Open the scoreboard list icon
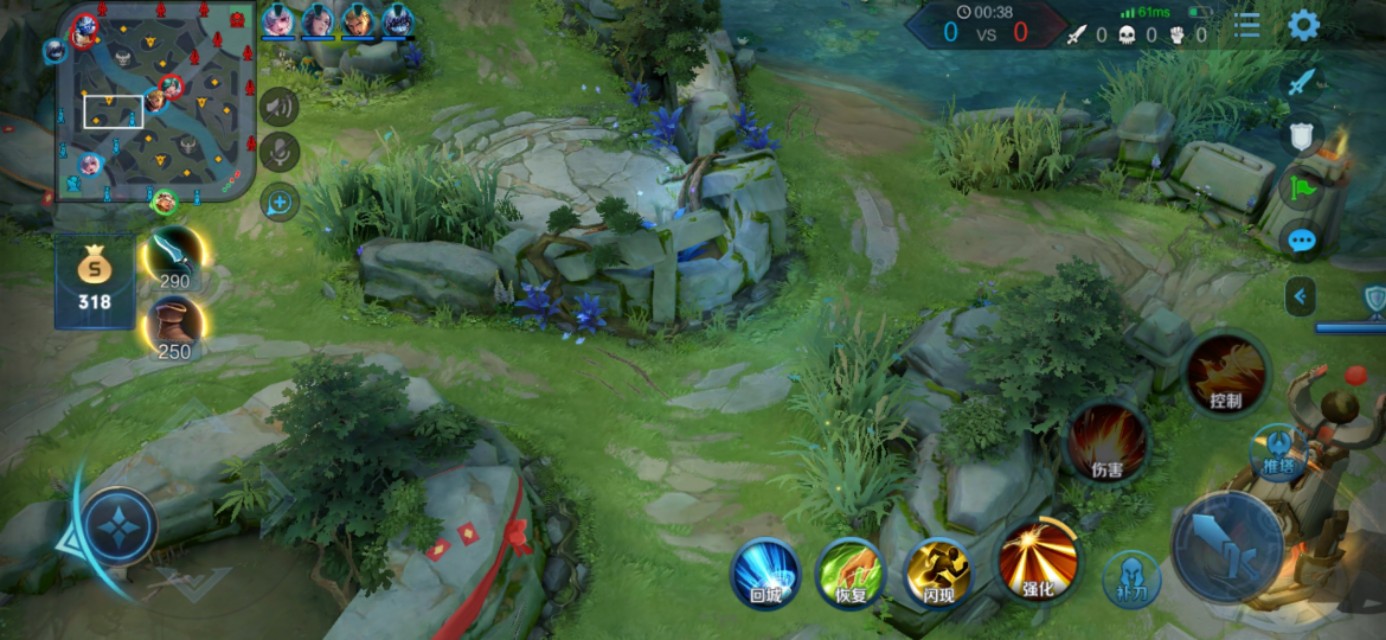This screenshot has height=640, width=1386. [1247, 25]
